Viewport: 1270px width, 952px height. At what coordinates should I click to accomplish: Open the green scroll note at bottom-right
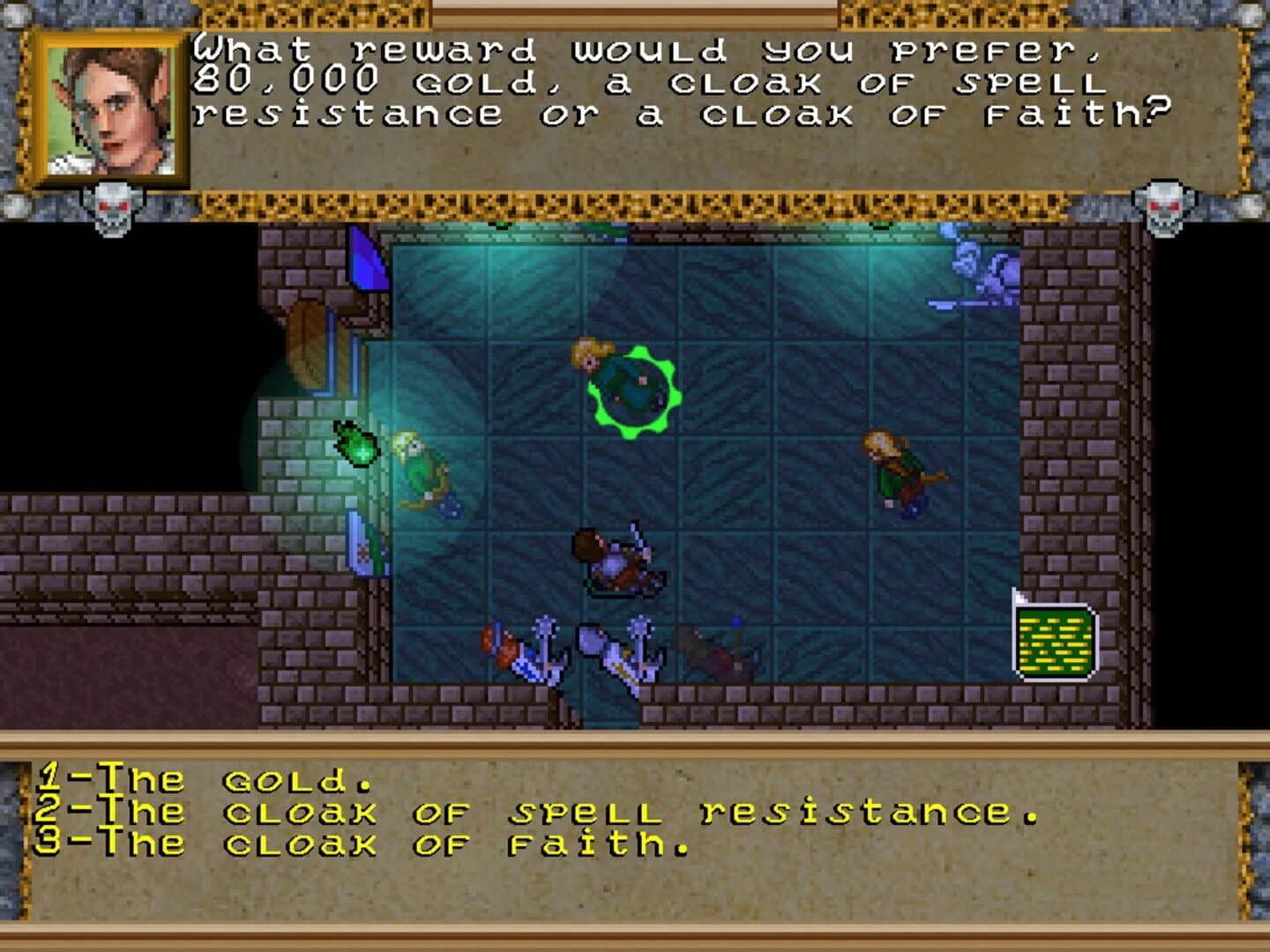tap(1056, 642)
